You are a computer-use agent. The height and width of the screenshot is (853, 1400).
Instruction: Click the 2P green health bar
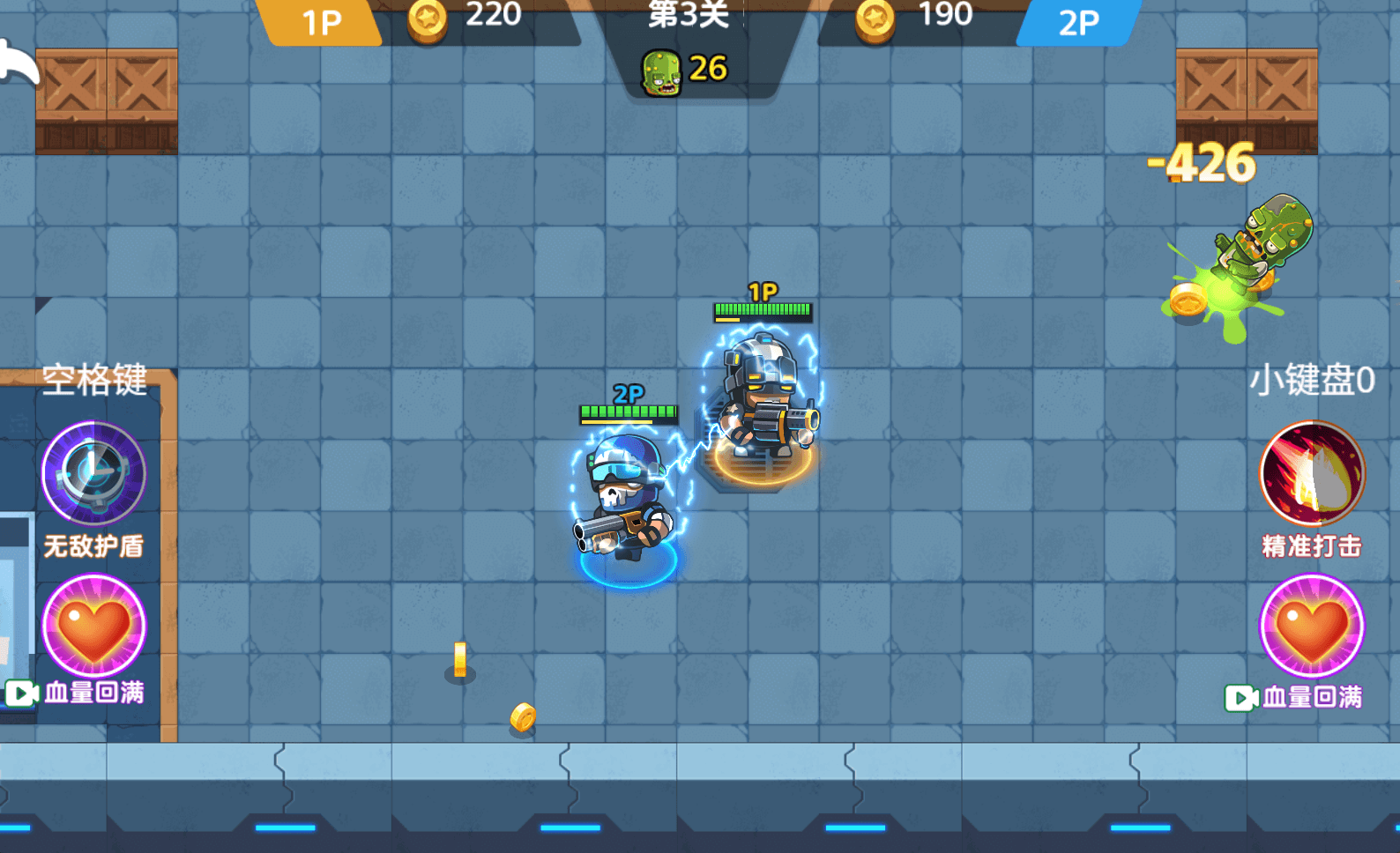click(628, 409)
